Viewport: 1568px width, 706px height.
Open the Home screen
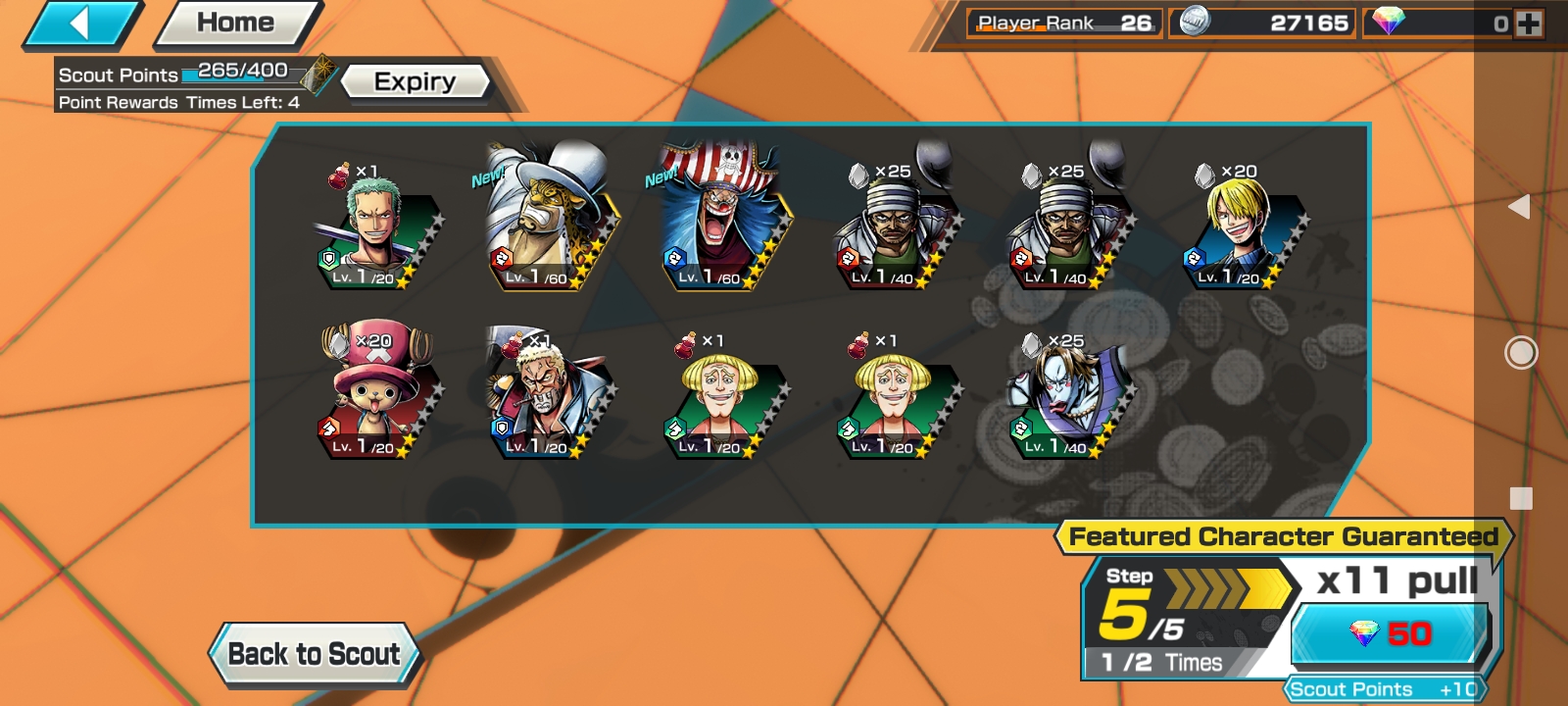click(236, 24)
